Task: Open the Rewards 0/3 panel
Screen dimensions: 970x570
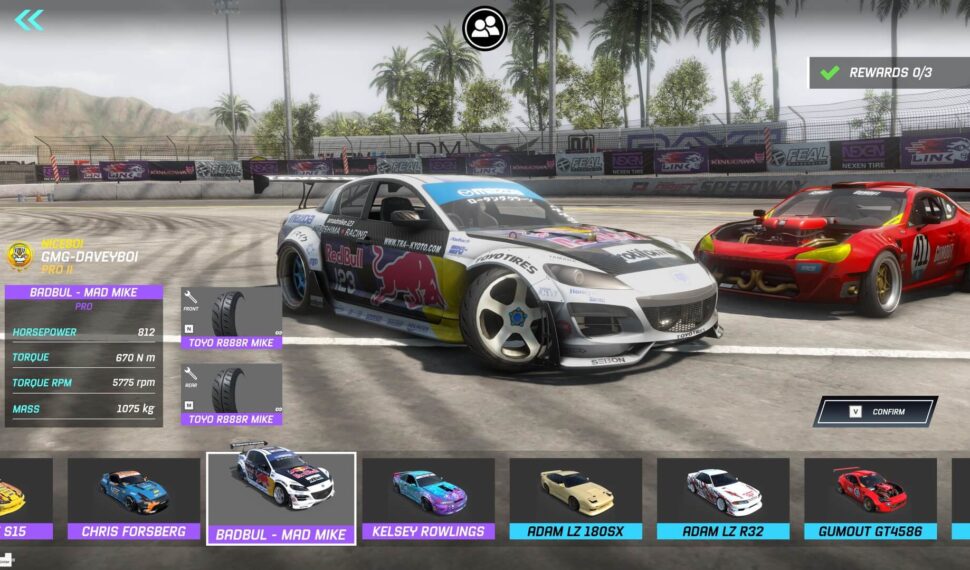Action: coord(890,72)
